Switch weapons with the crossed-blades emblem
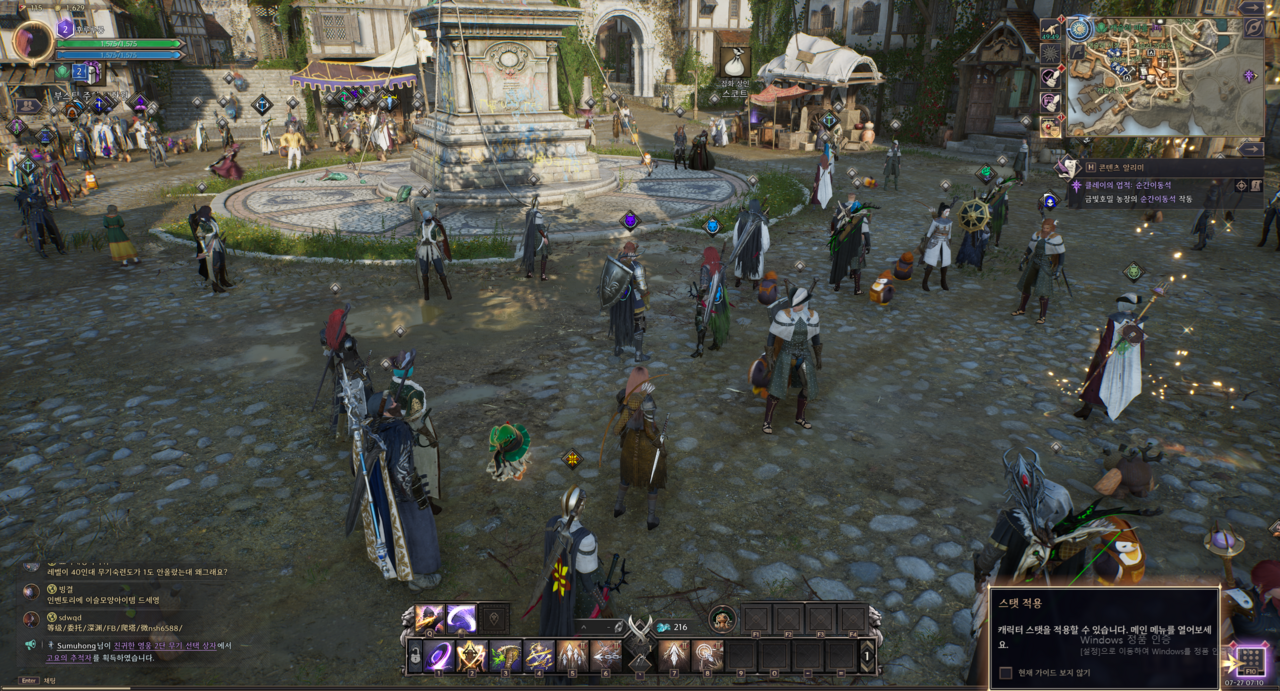This screenshot has height=691, width=1280. pos(639,631)
